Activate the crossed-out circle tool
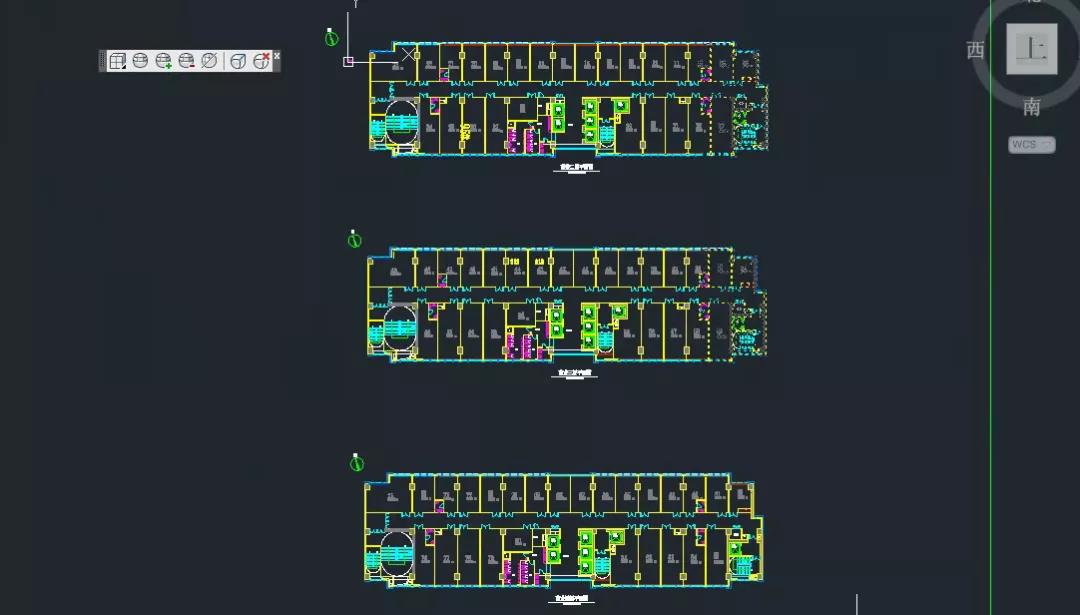The image size is (1080, 615). point(209,61)
